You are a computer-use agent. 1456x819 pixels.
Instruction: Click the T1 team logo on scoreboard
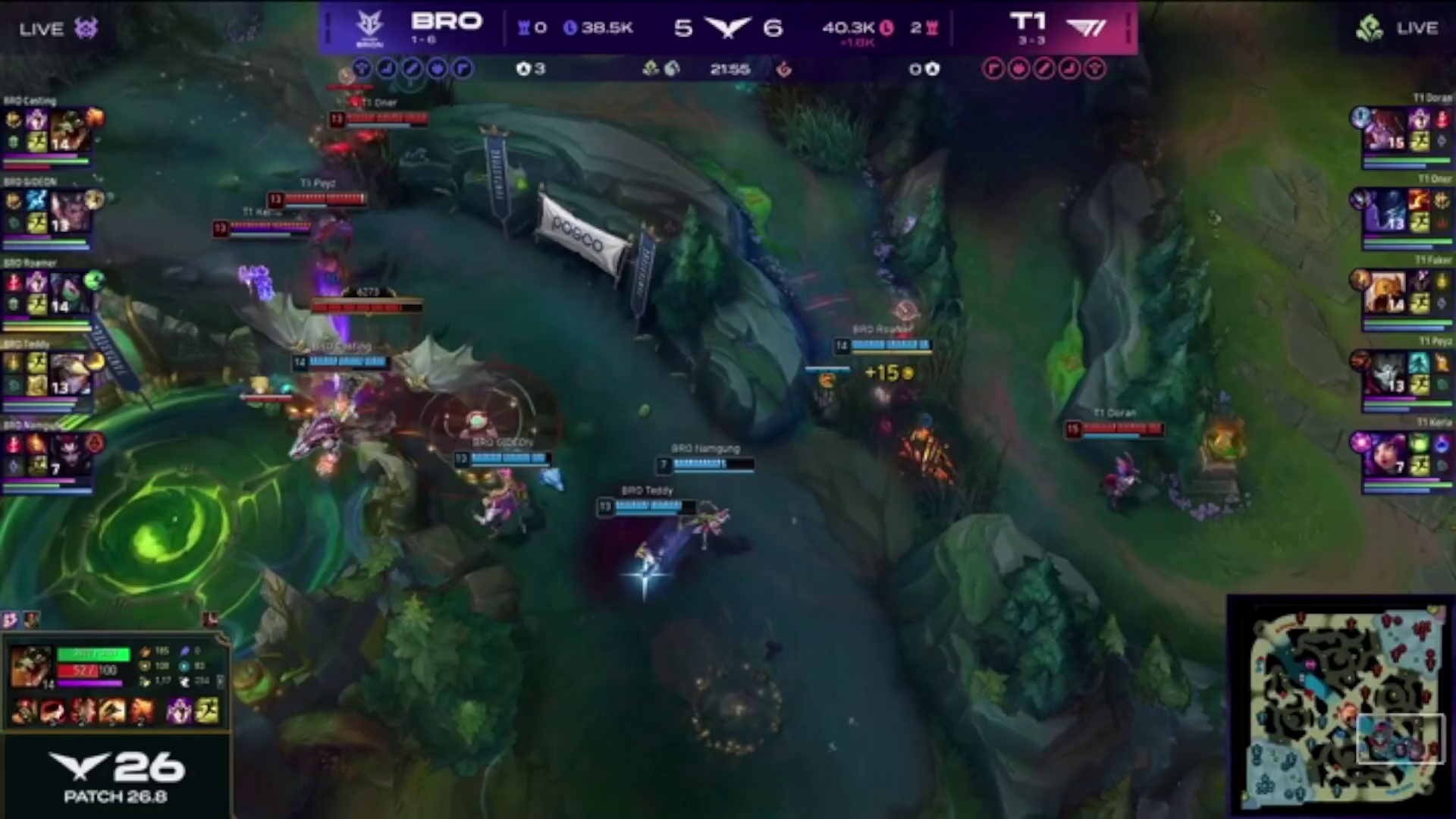[1086, 28]
